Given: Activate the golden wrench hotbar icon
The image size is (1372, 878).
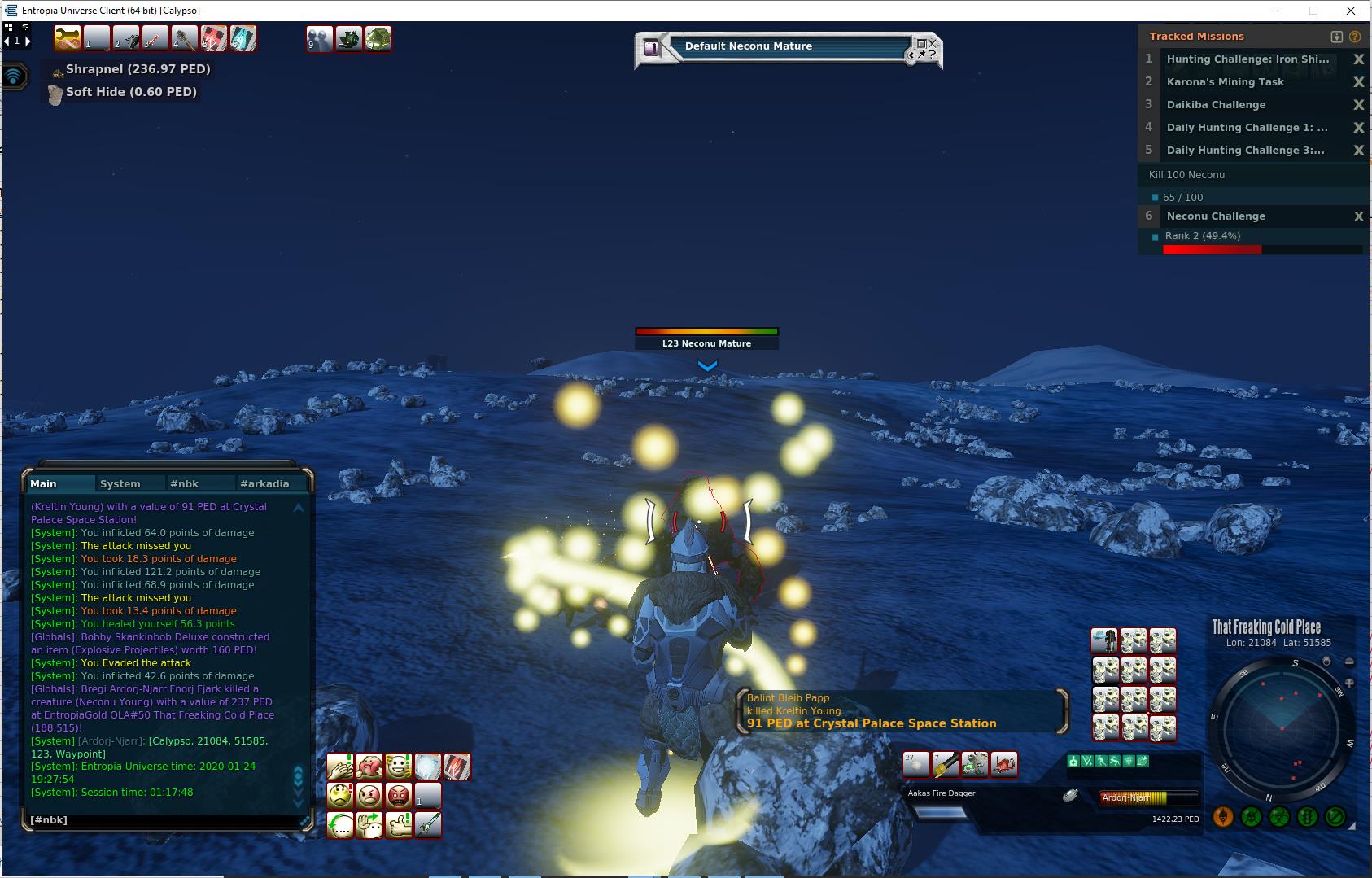Looking at the screenshot, I should coord(67,38).
